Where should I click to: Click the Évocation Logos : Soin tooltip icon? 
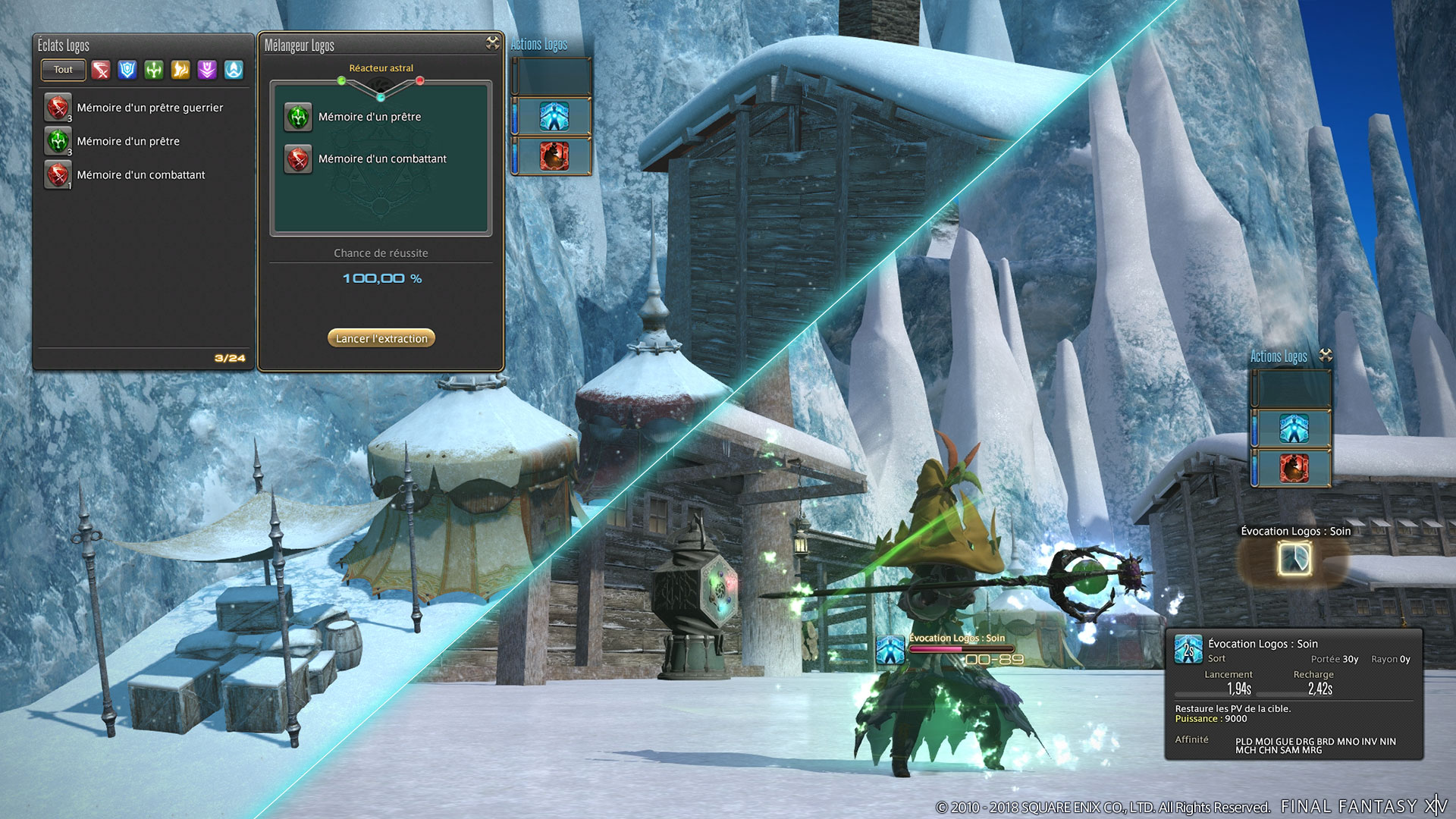[x=1188, y=650]
